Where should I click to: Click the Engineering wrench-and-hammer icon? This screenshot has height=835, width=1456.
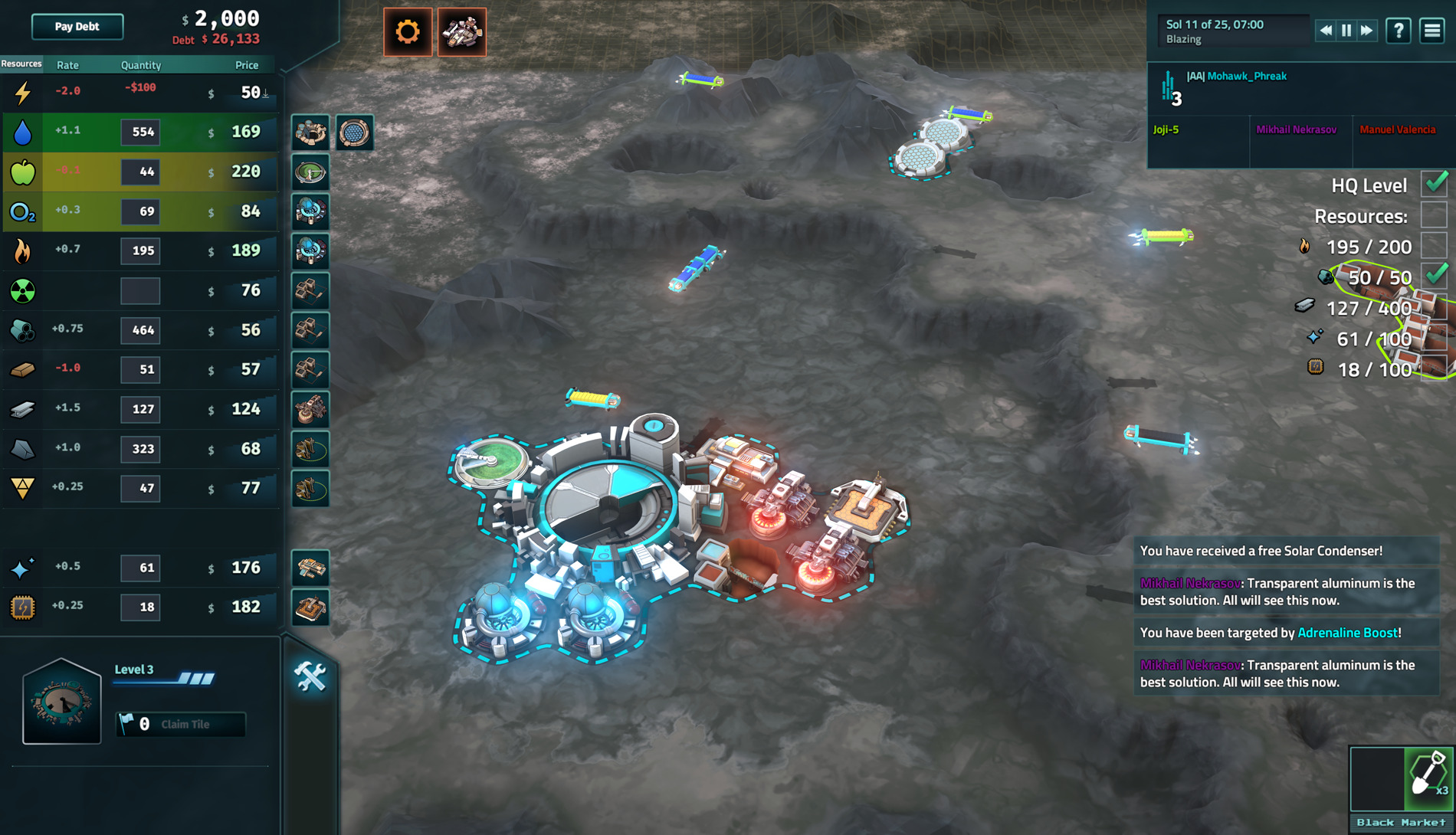pyautogui.click(x=310, y=677)
